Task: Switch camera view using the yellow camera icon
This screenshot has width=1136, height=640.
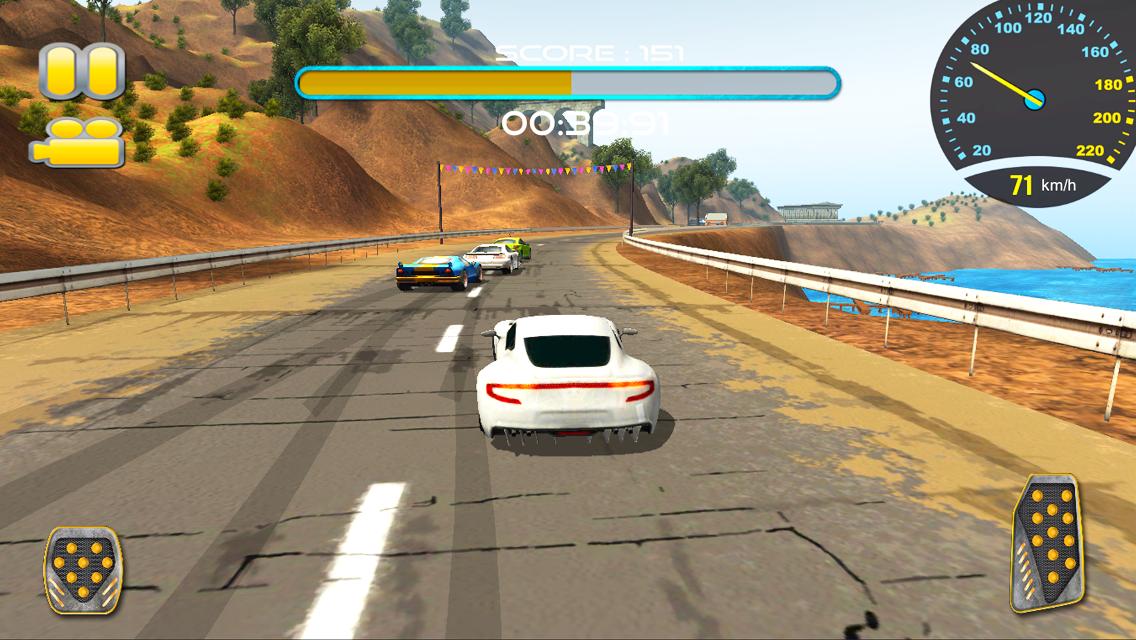Action: (78, 143)
